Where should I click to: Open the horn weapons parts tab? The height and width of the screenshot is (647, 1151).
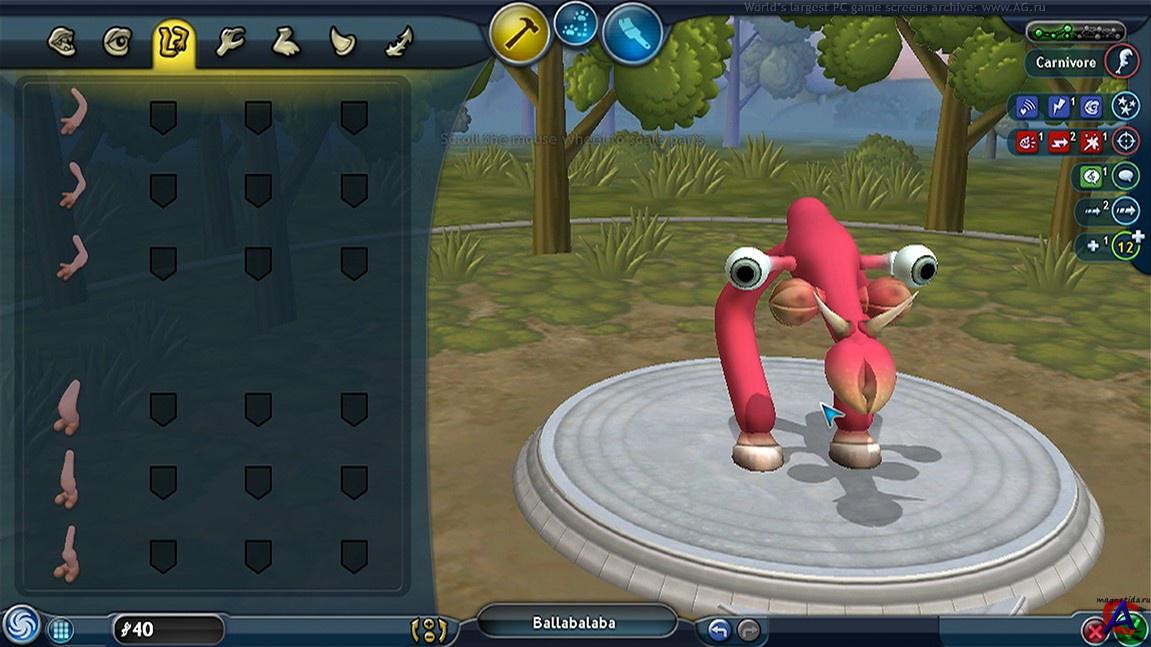343,43
